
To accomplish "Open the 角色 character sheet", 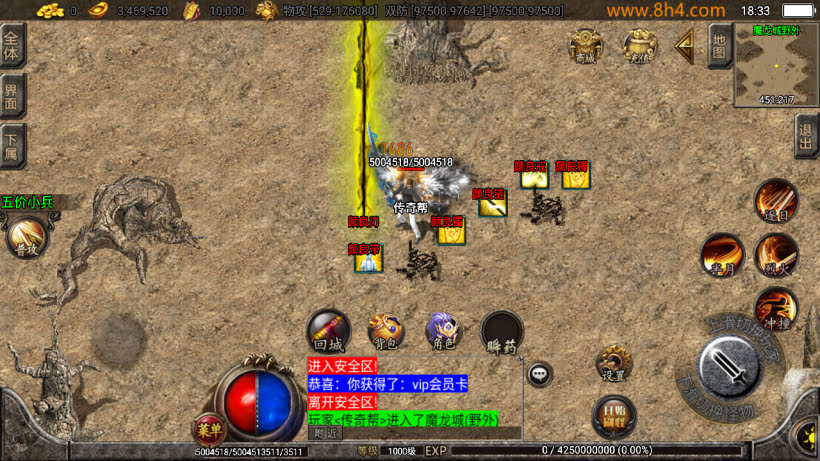I will (x=442, y=330).
